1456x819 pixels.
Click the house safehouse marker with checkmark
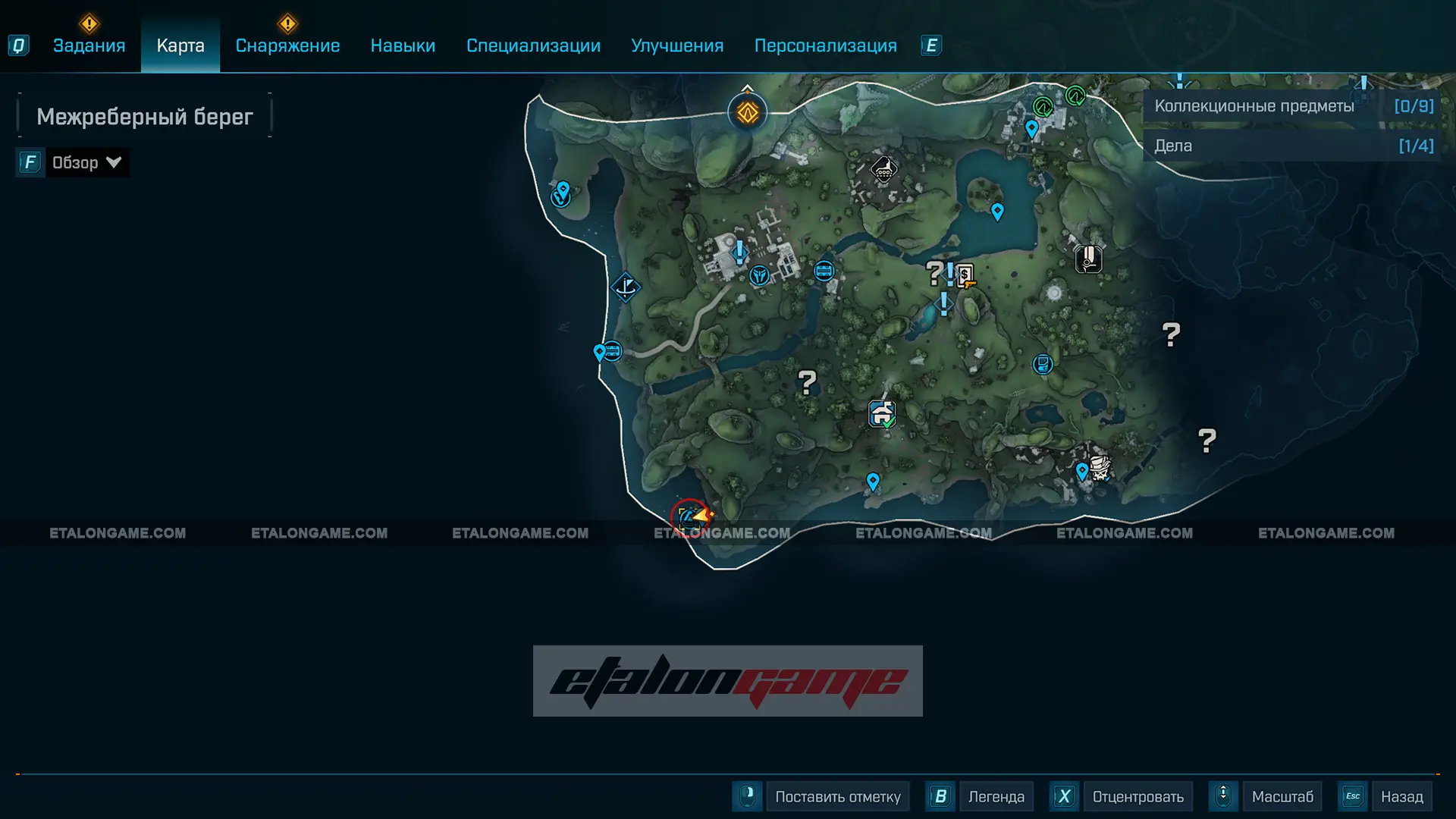[882, 414]
